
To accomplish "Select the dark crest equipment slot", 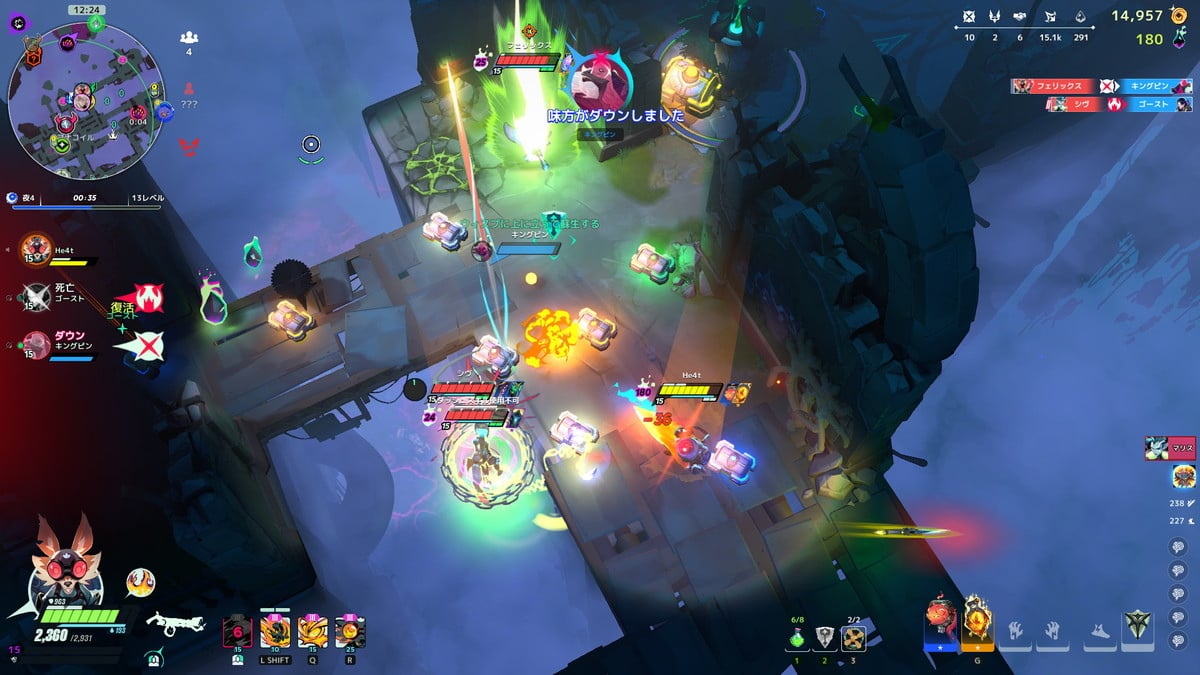I will (x=1138, y=629).
